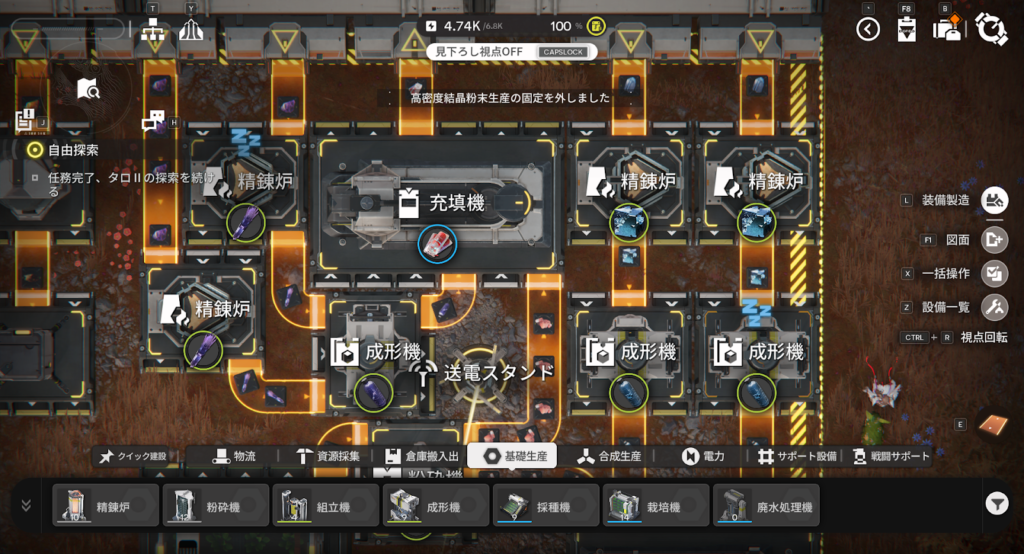Switch to the サポート設備 tab
The width and height of the screenshot is (1024, 554).
pyautogui.click(x=797, y=456)
